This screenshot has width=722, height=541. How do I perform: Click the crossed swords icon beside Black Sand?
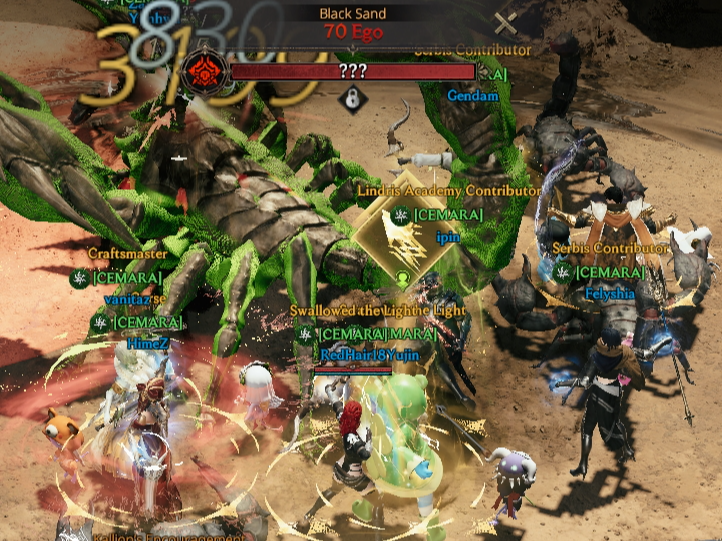(506, 23)
